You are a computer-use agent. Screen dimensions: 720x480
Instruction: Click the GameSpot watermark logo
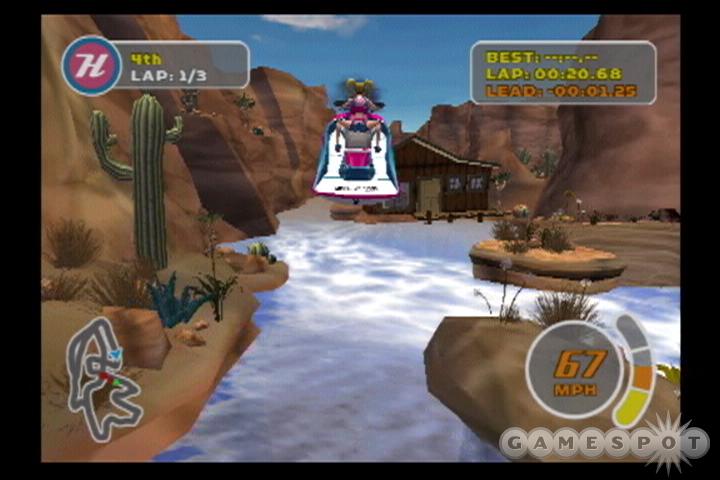coord(604,442)
